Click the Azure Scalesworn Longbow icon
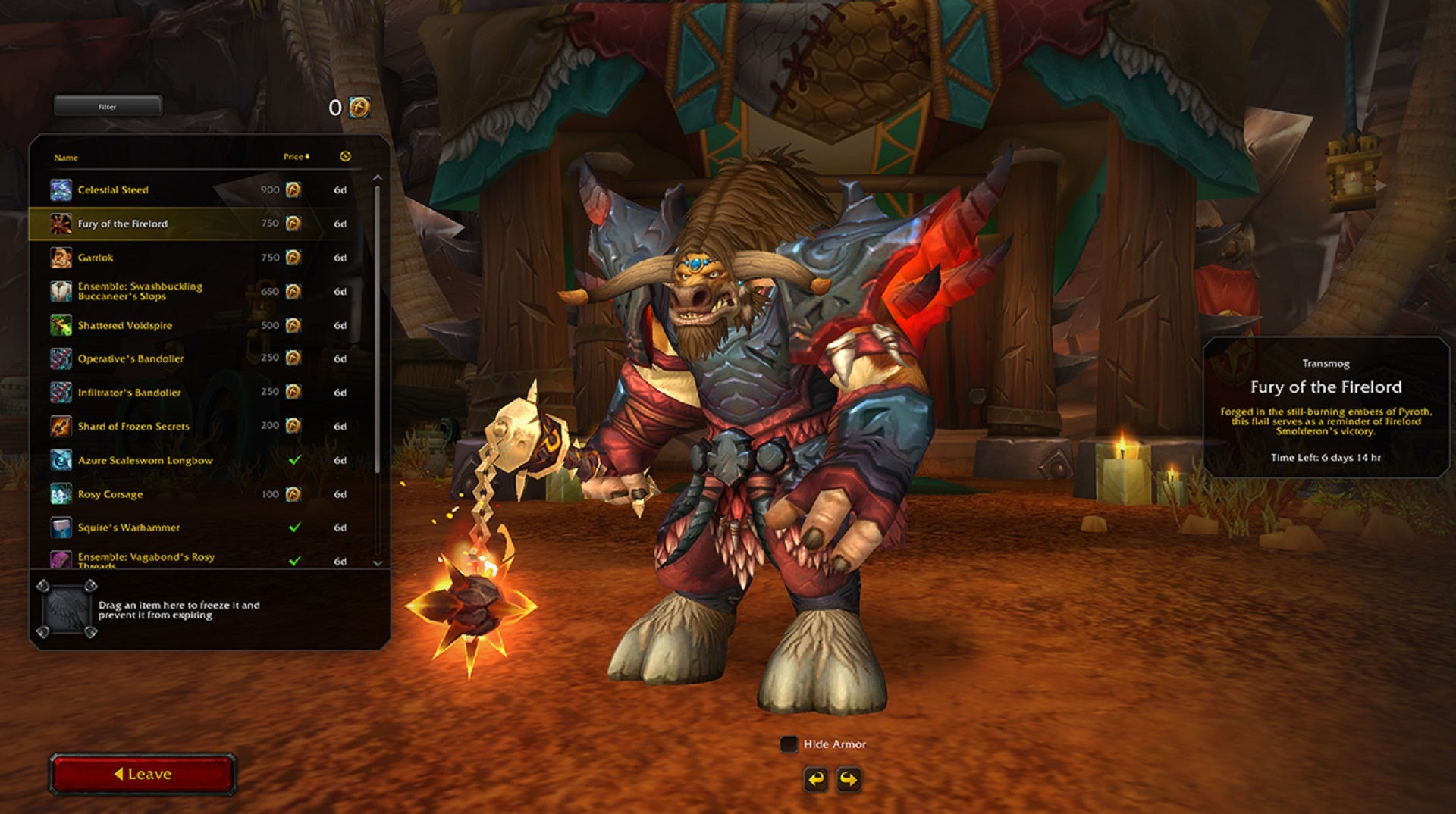The image size is (1456, 814). (x=59, y=460)
